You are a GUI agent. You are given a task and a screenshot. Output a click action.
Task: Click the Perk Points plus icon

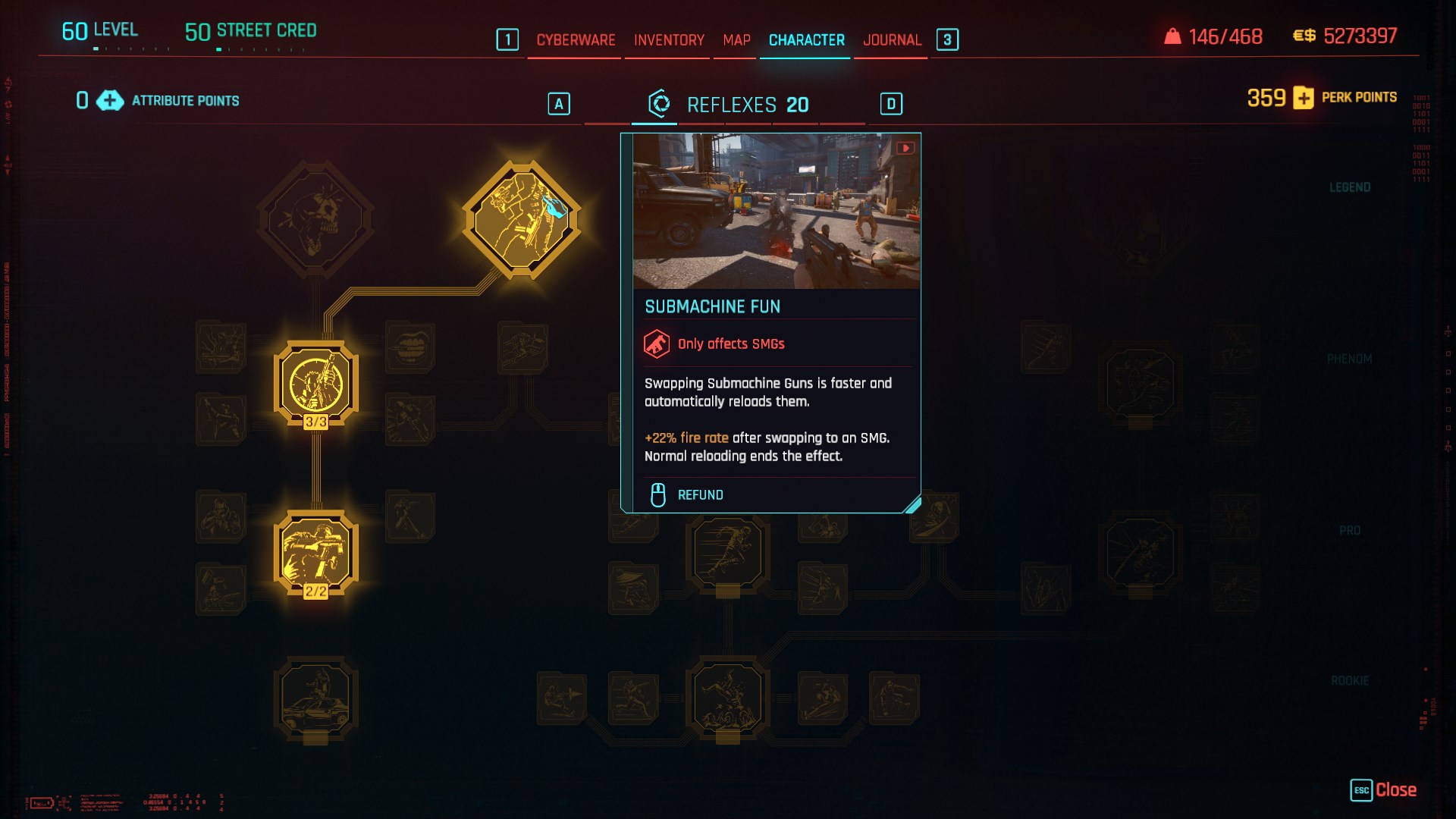pyautogui.click(x=1304, y=98)
